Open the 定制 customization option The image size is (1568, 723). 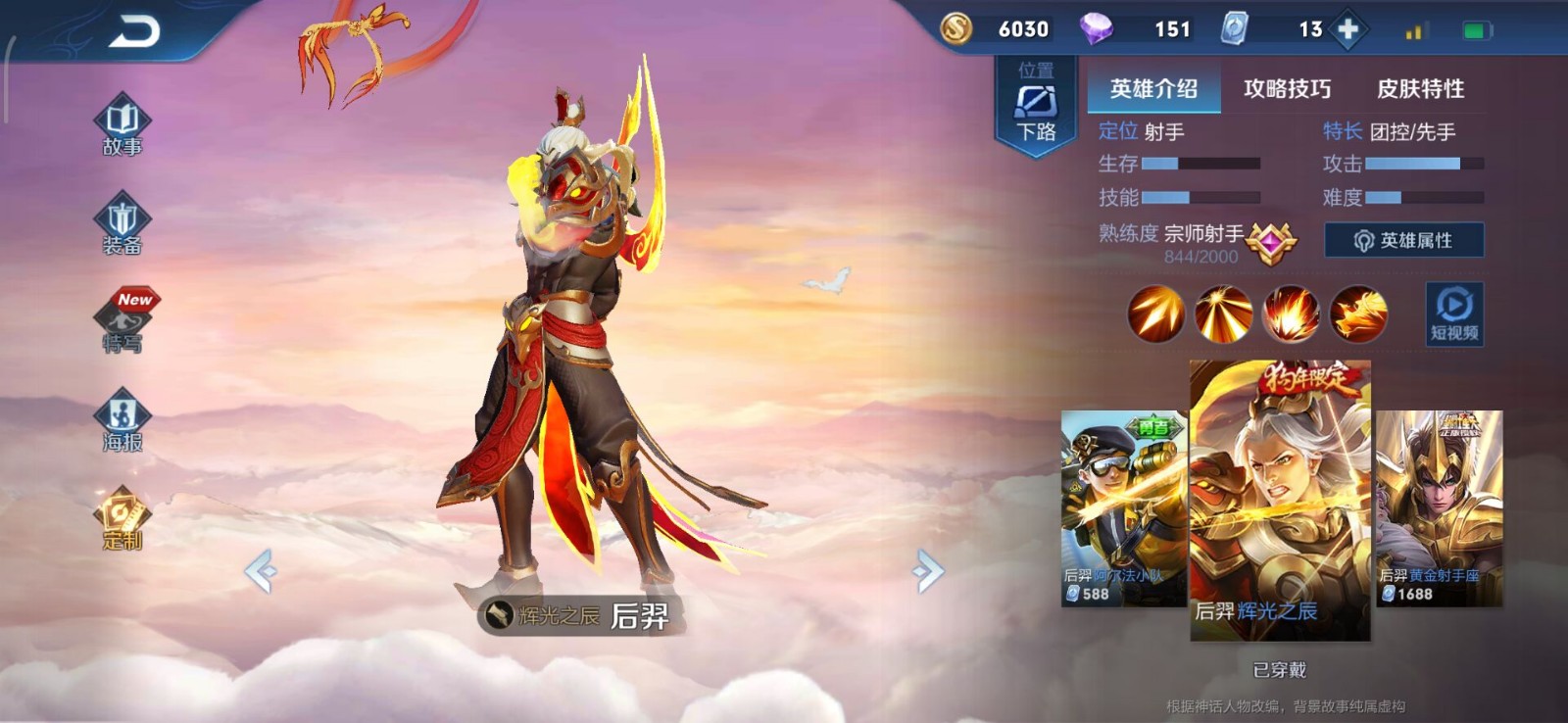[x=122, y=519]
